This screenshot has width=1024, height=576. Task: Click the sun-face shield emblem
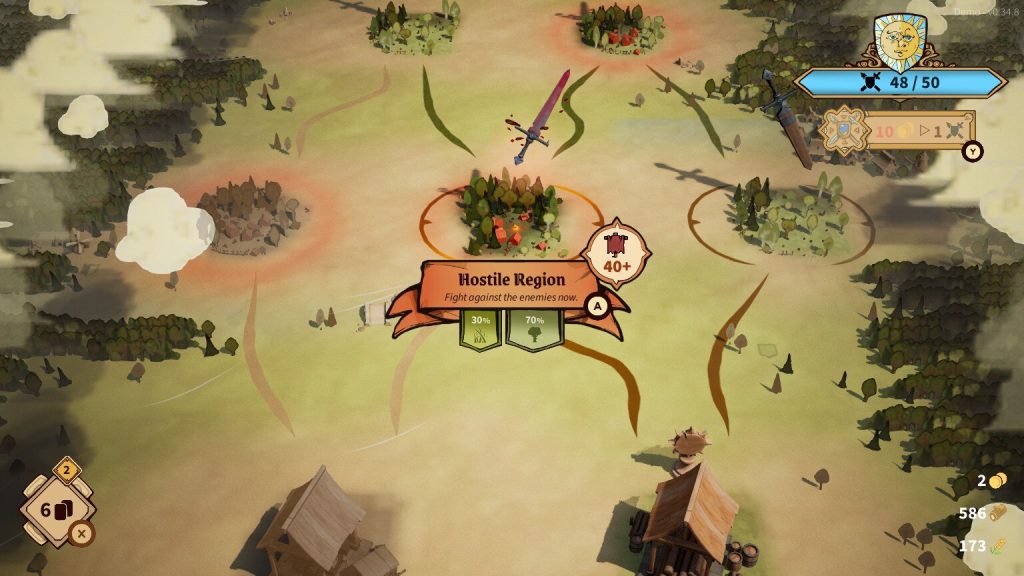[x=900, y=43]
